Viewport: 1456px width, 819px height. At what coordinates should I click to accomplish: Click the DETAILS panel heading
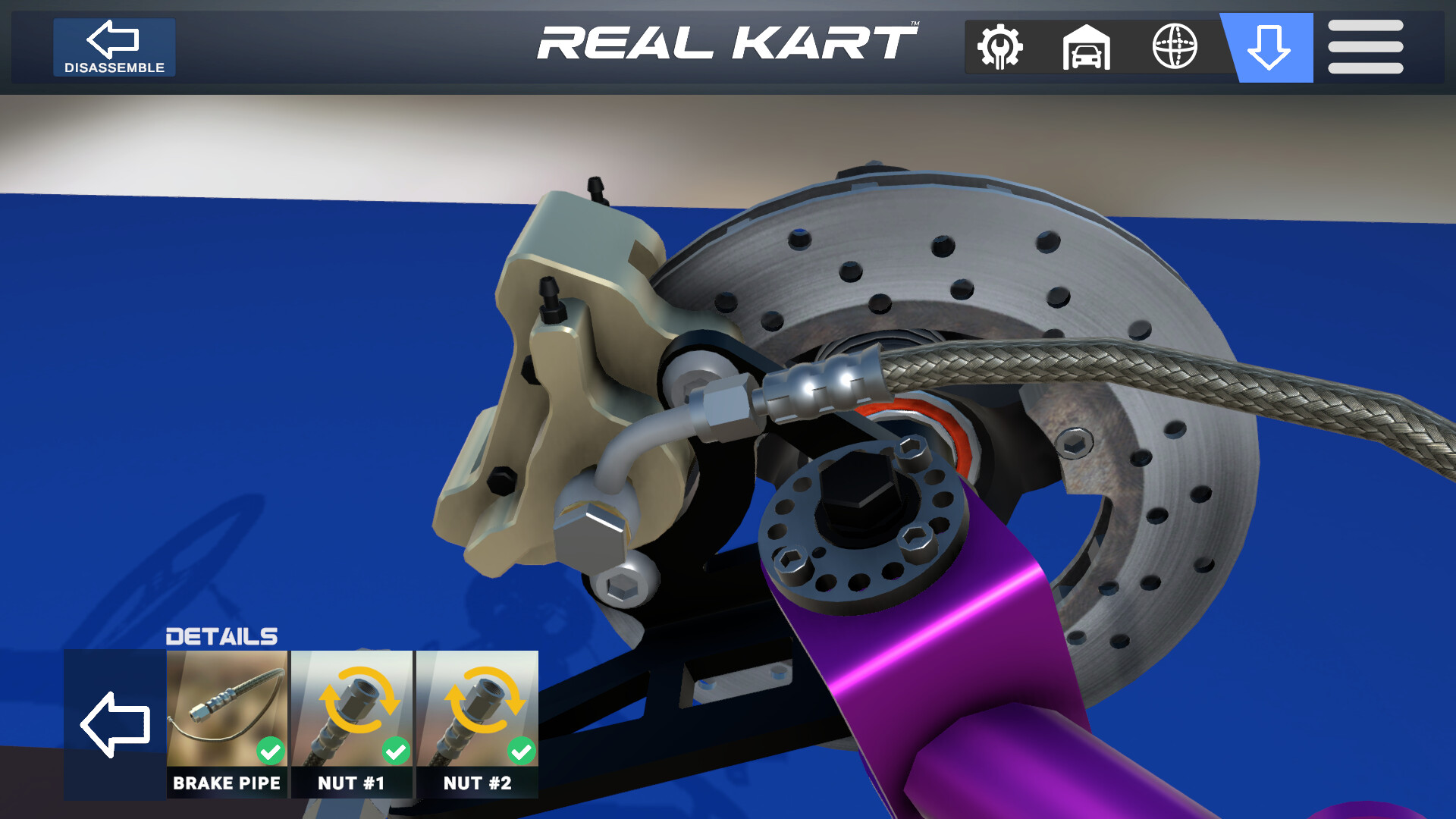tap(221, 635)
